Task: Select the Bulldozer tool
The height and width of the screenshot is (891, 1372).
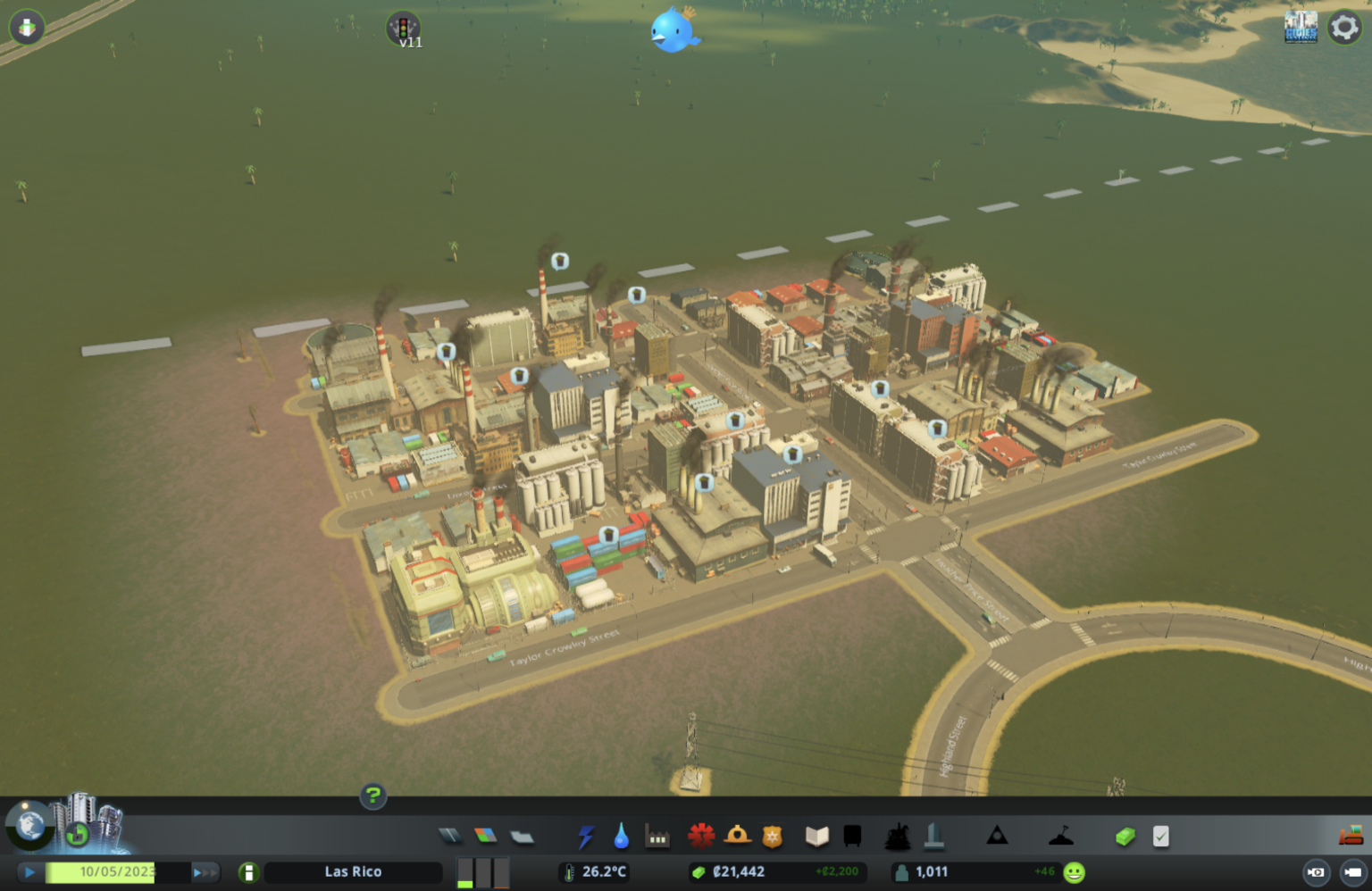Action: tap(1350, 835)
